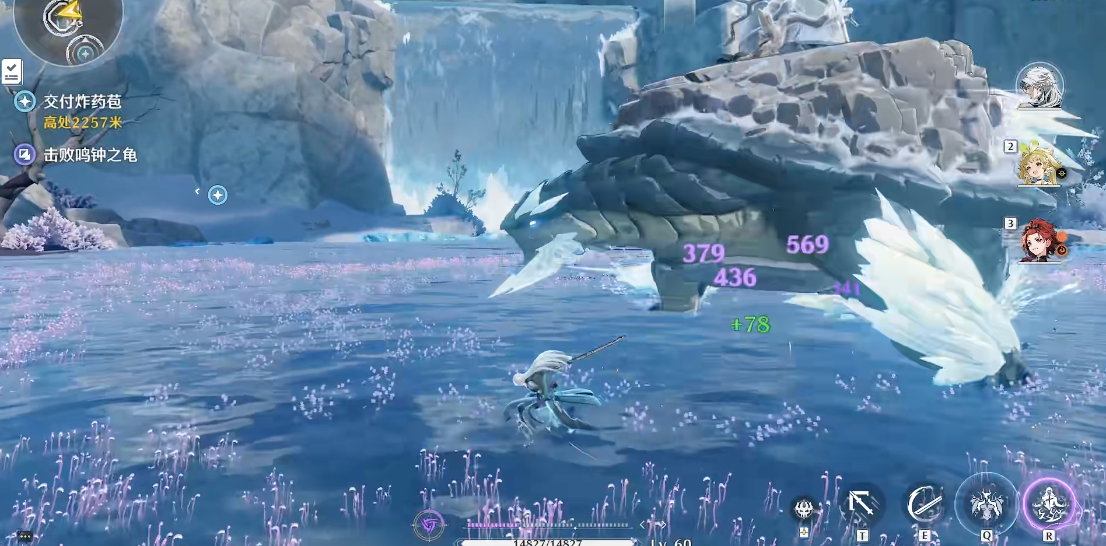Activate the glowing purple ultimate skill

click(1049, 503)
